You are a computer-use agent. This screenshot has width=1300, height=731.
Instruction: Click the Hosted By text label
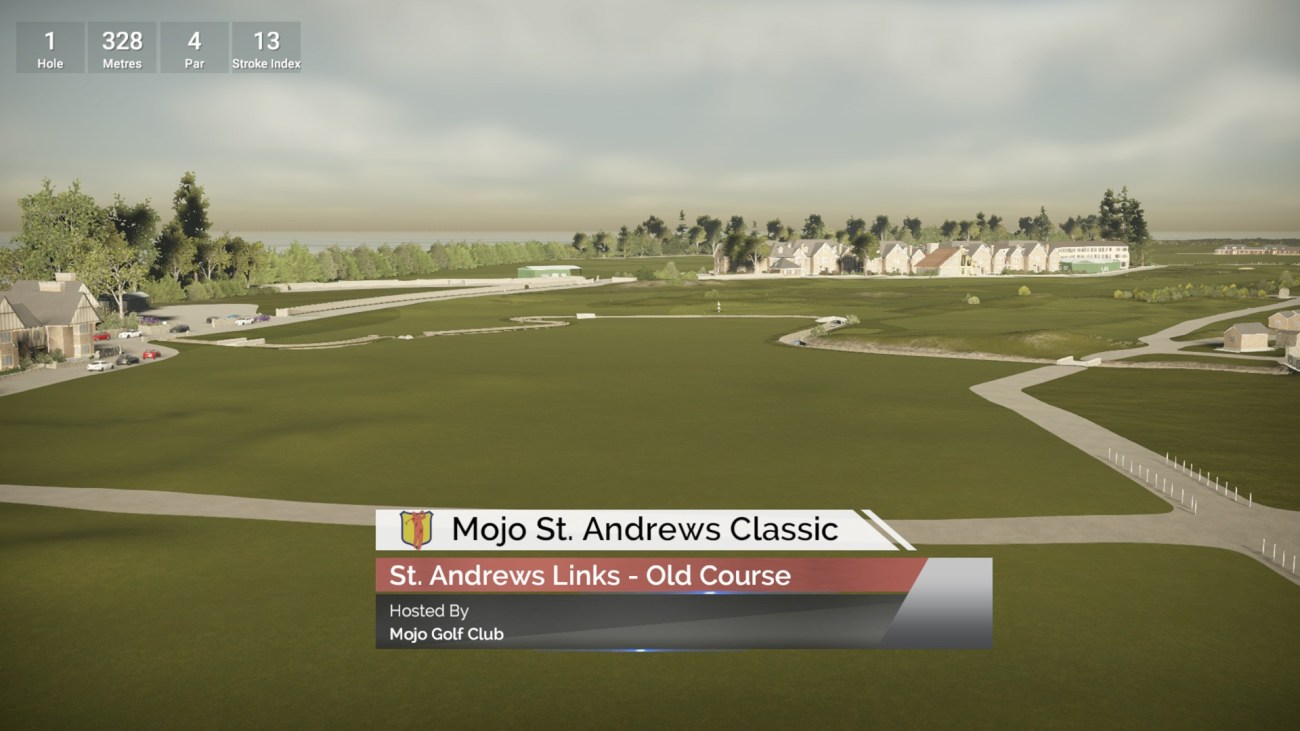click(x=430, y=610)
